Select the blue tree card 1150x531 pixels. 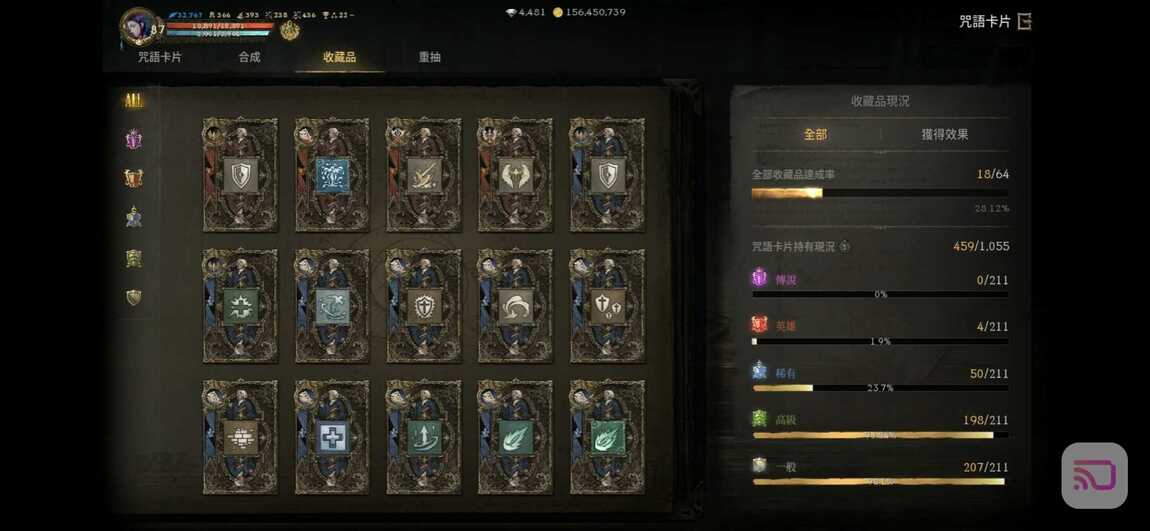[x=332, y=175]
